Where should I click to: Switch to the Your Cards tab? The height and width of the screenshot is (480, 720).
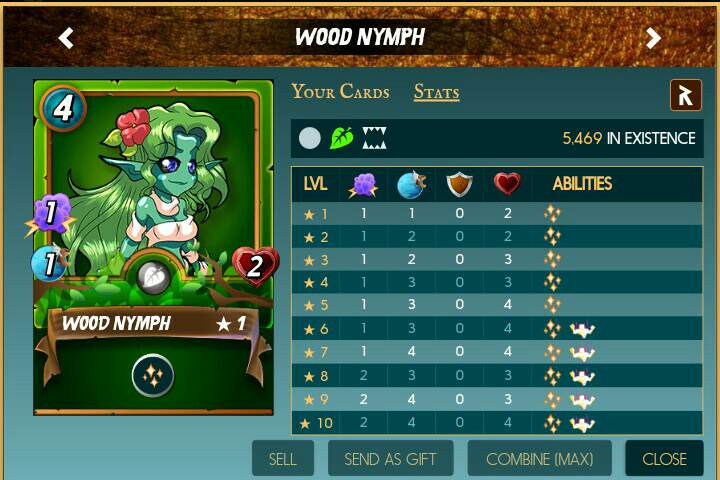coord(340,92)
